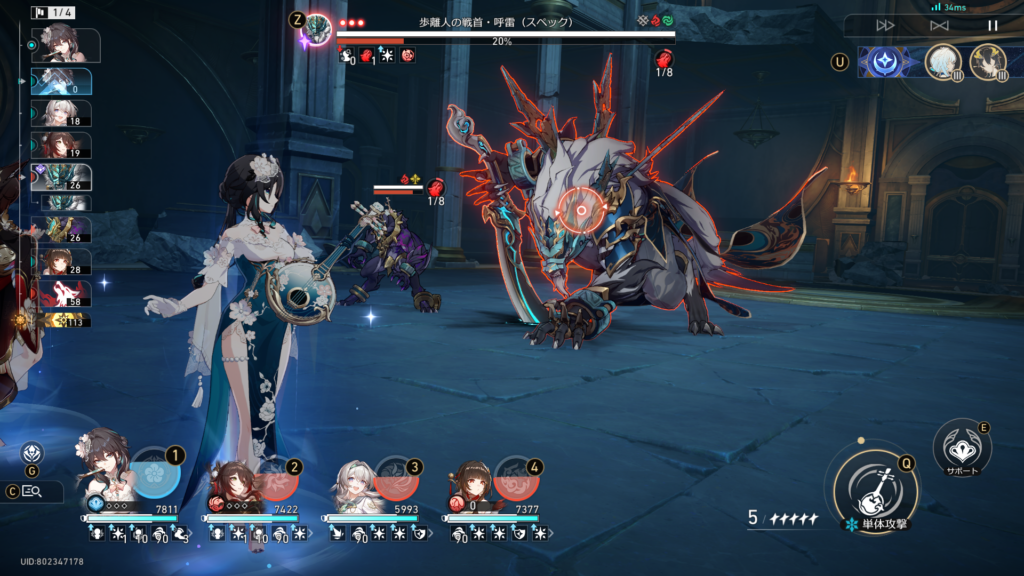Pause the battle
Viewport: 1024px width, 576px height.
point(993,25)
